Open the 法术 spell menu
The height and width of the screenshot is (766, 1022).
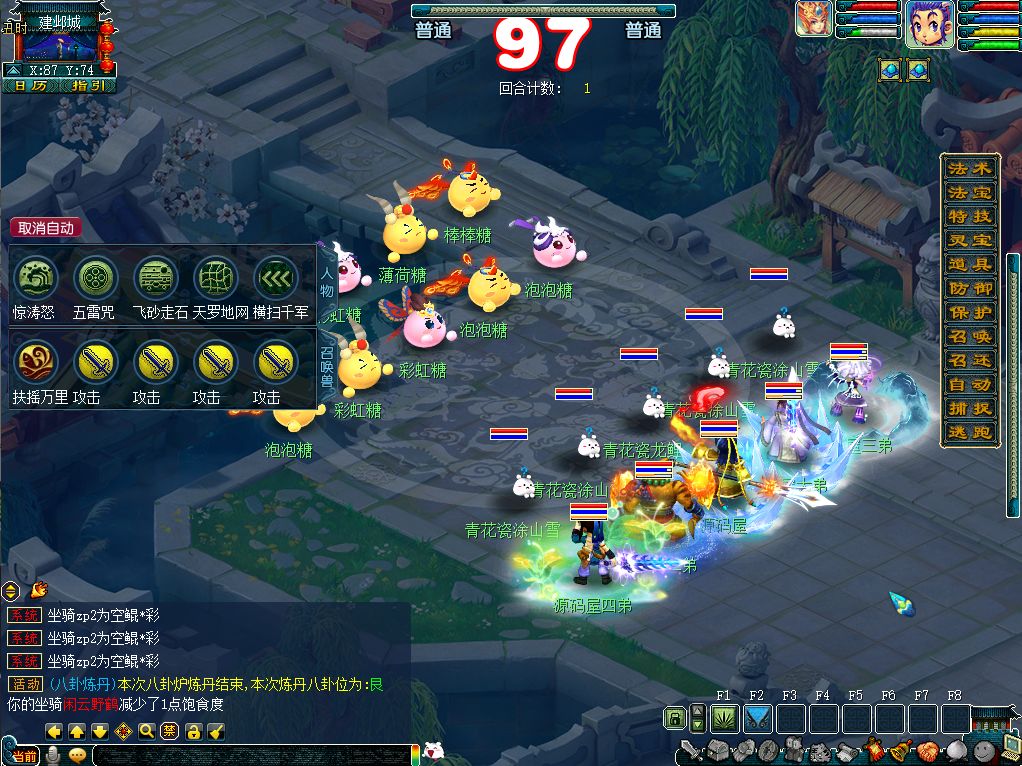click(x=969, y=167)
